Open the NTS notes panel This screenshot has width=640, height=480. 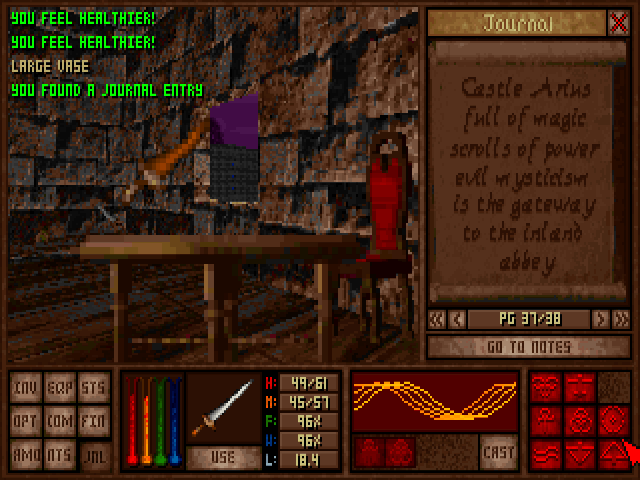tap(60, 453)
